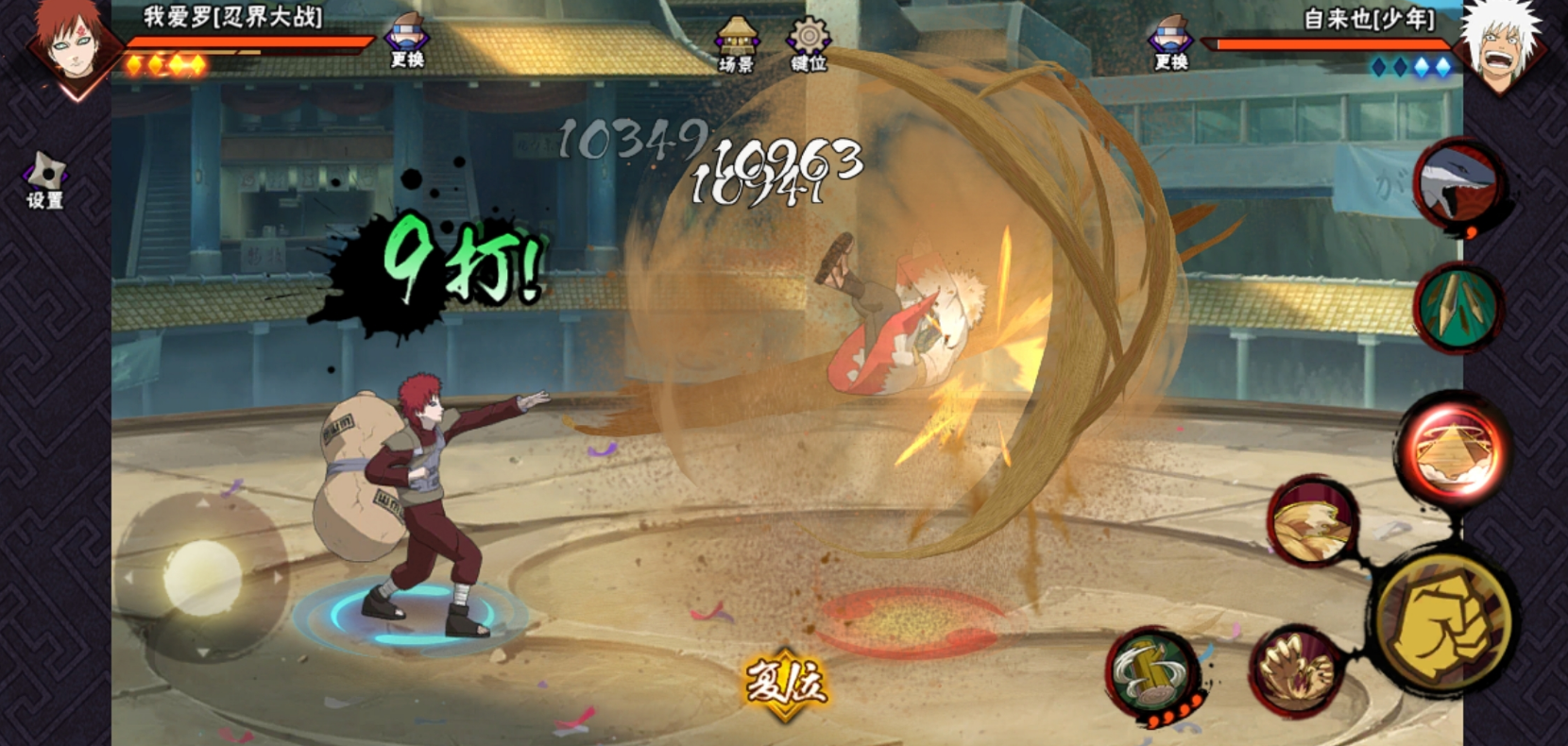Tap the virtual joystick knob

pos(202,577)
